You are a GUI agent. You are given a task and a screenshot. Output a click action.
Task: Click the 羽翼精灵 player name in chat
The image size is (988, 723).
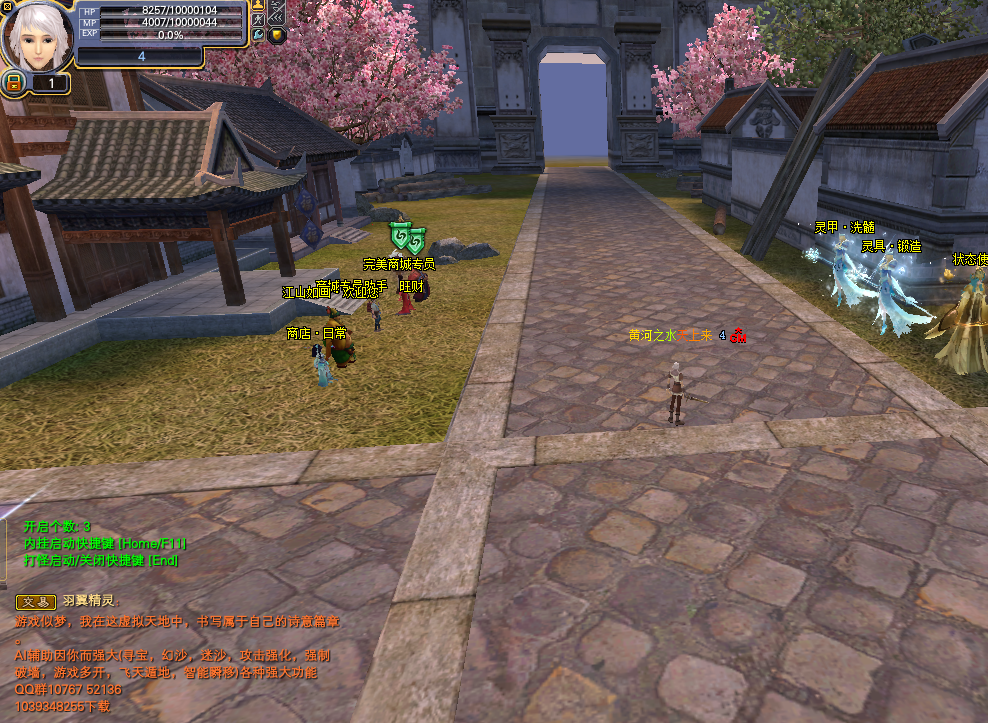pyautogui.click(x=89, y=601)
